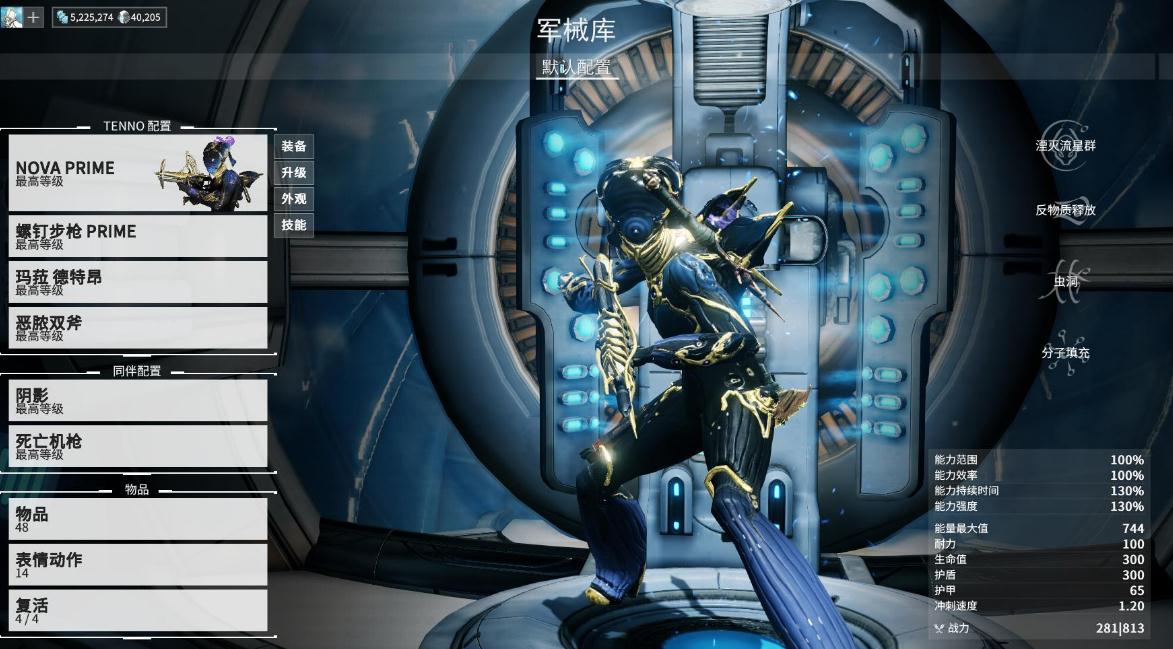
Task: Show the 技能 abilities button
Action: pos(294,225)
